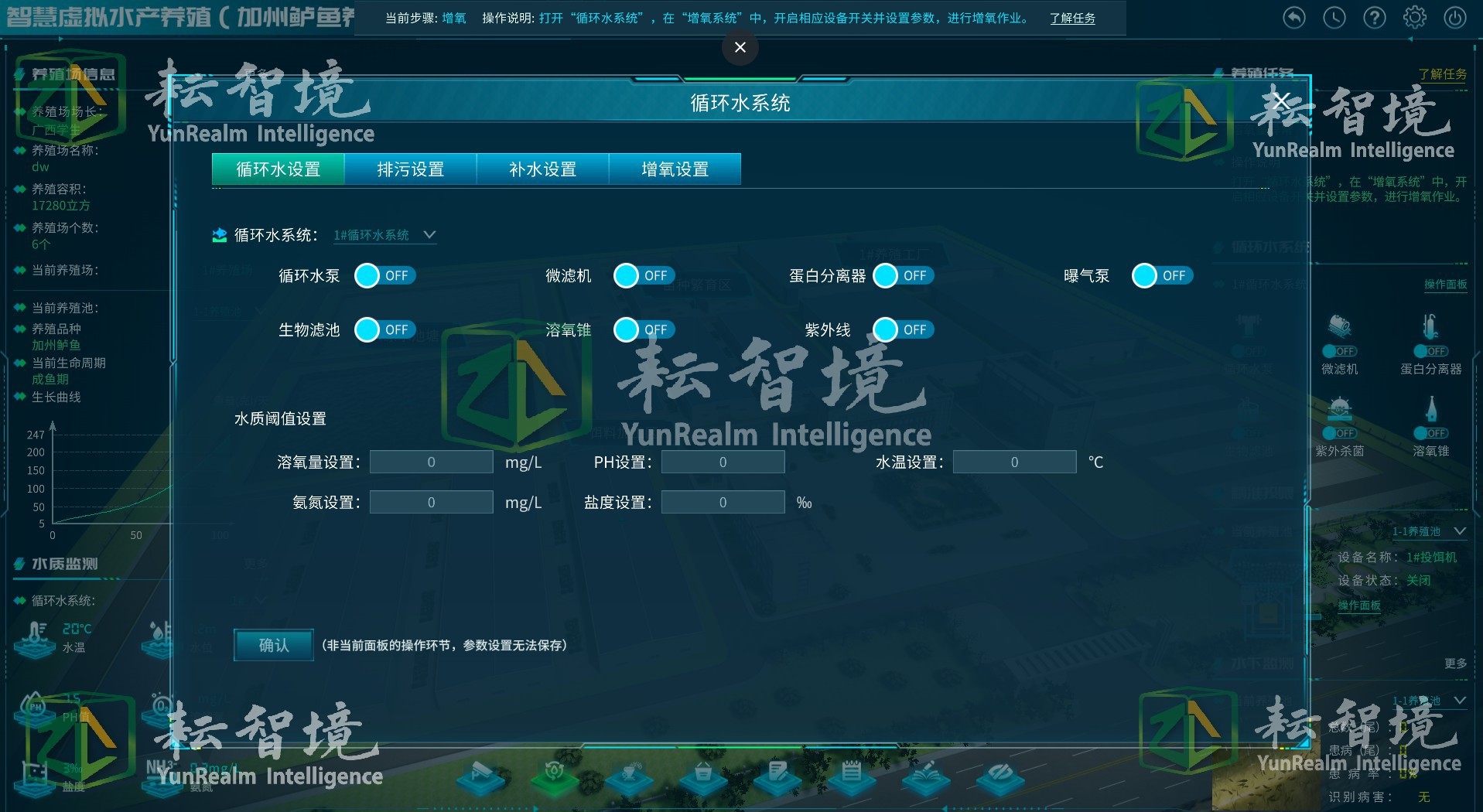Open the 1#循环水系统 dropdown
The width and height of the screenshot is (1483, 812).
pos(384,234)
